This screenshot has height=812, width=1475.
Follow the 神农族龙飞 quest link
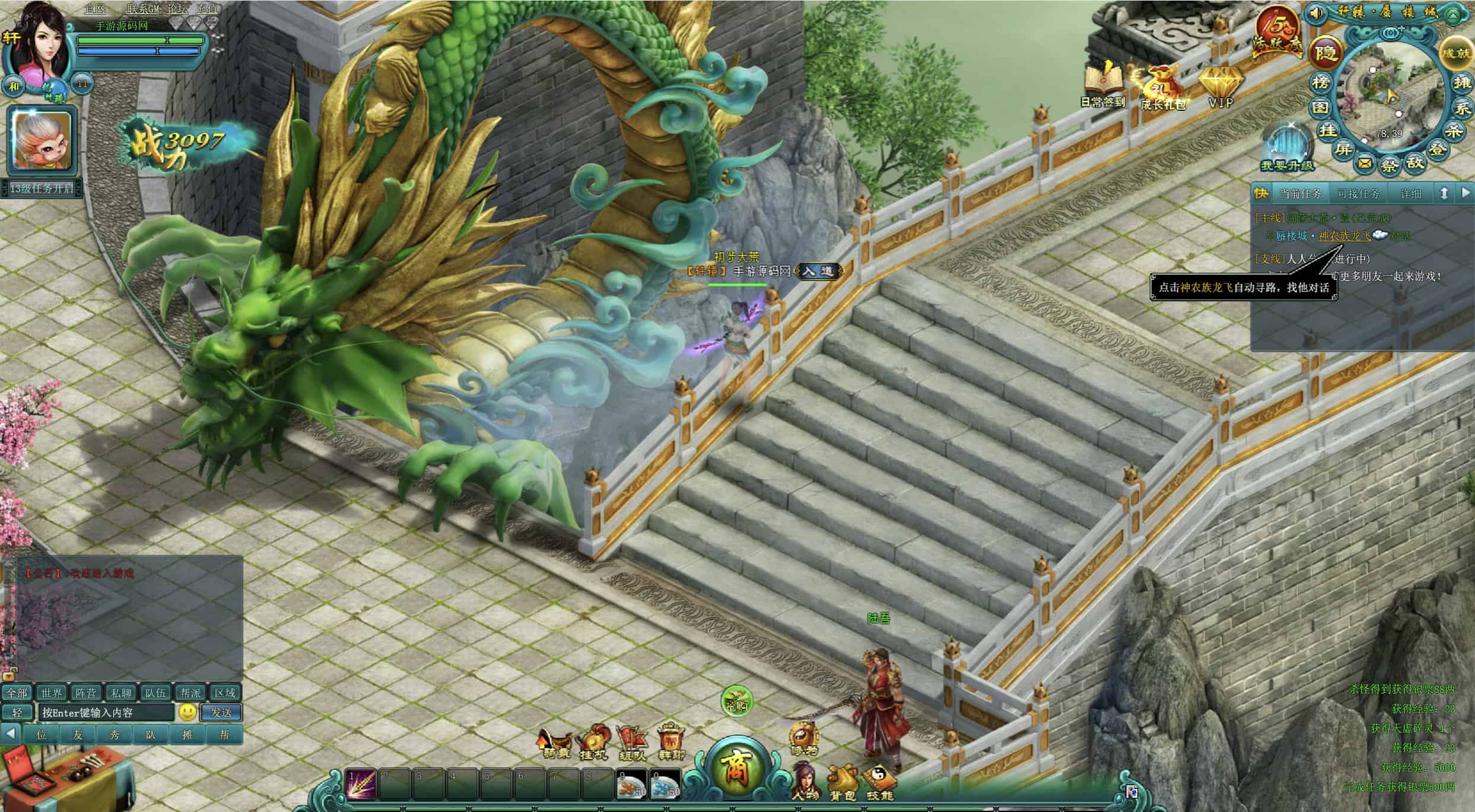1344,236
